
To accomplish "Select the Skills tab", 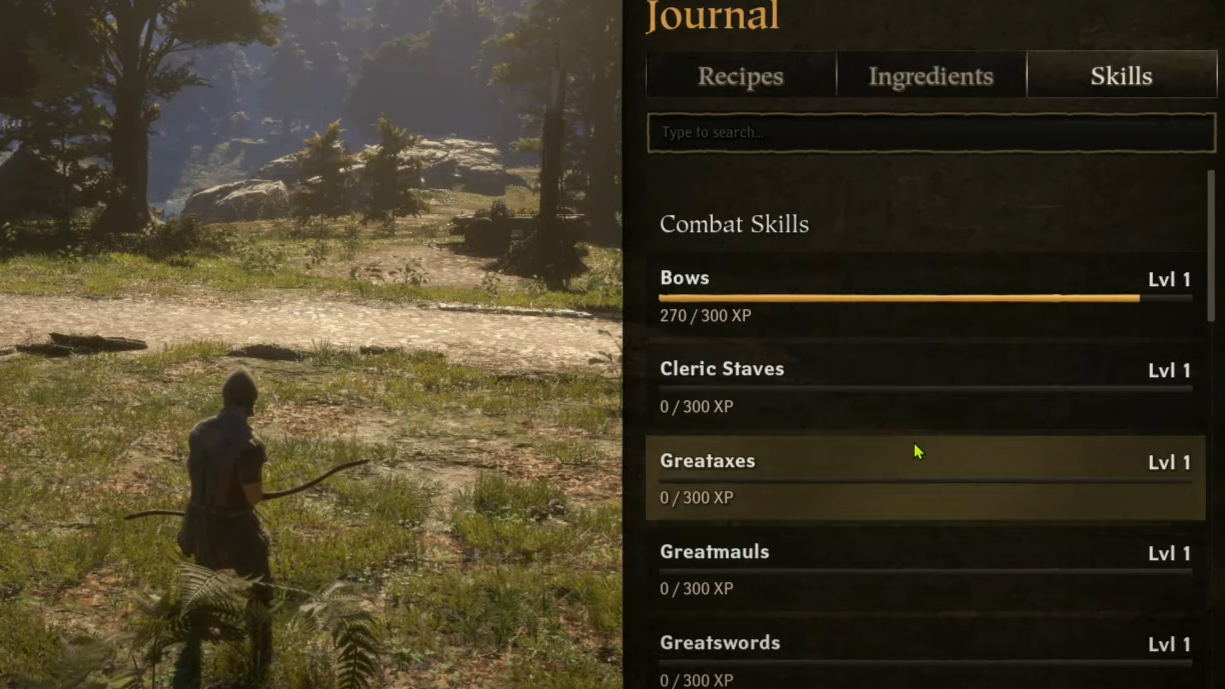I will [x=1121, y=76].
